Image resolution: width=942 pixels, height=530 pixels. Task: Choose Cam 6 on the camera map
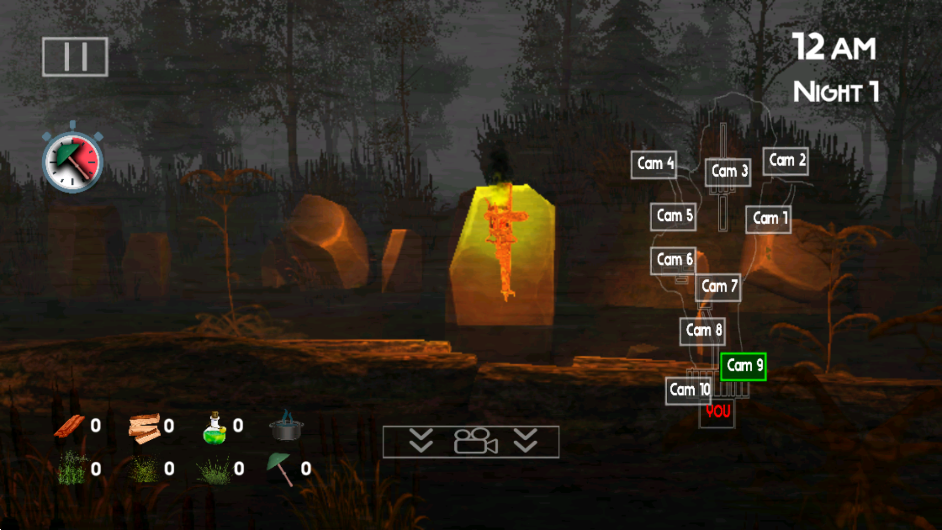click(674, 260)
